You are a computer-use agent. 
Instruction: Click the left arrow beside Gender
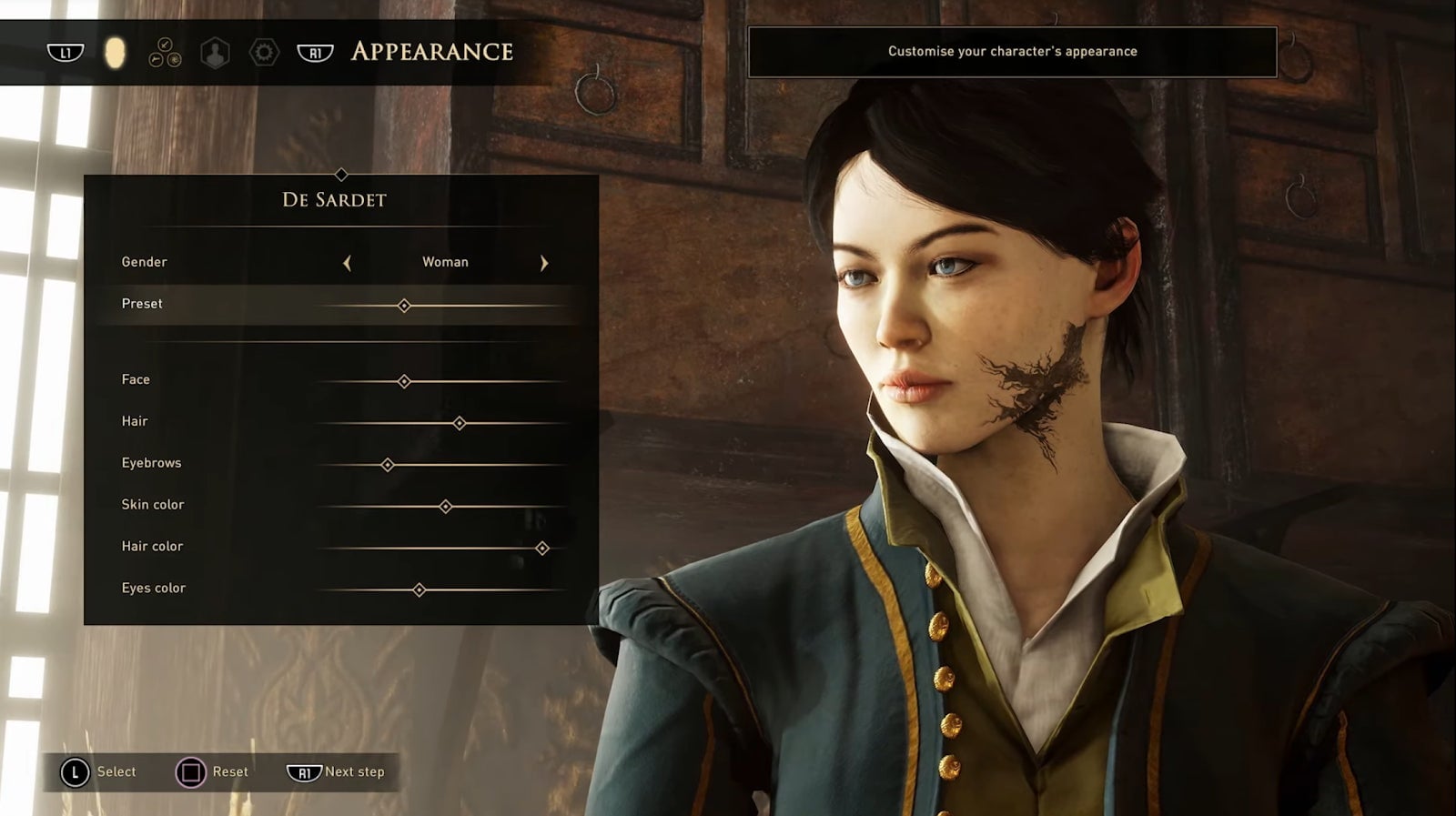347,263
